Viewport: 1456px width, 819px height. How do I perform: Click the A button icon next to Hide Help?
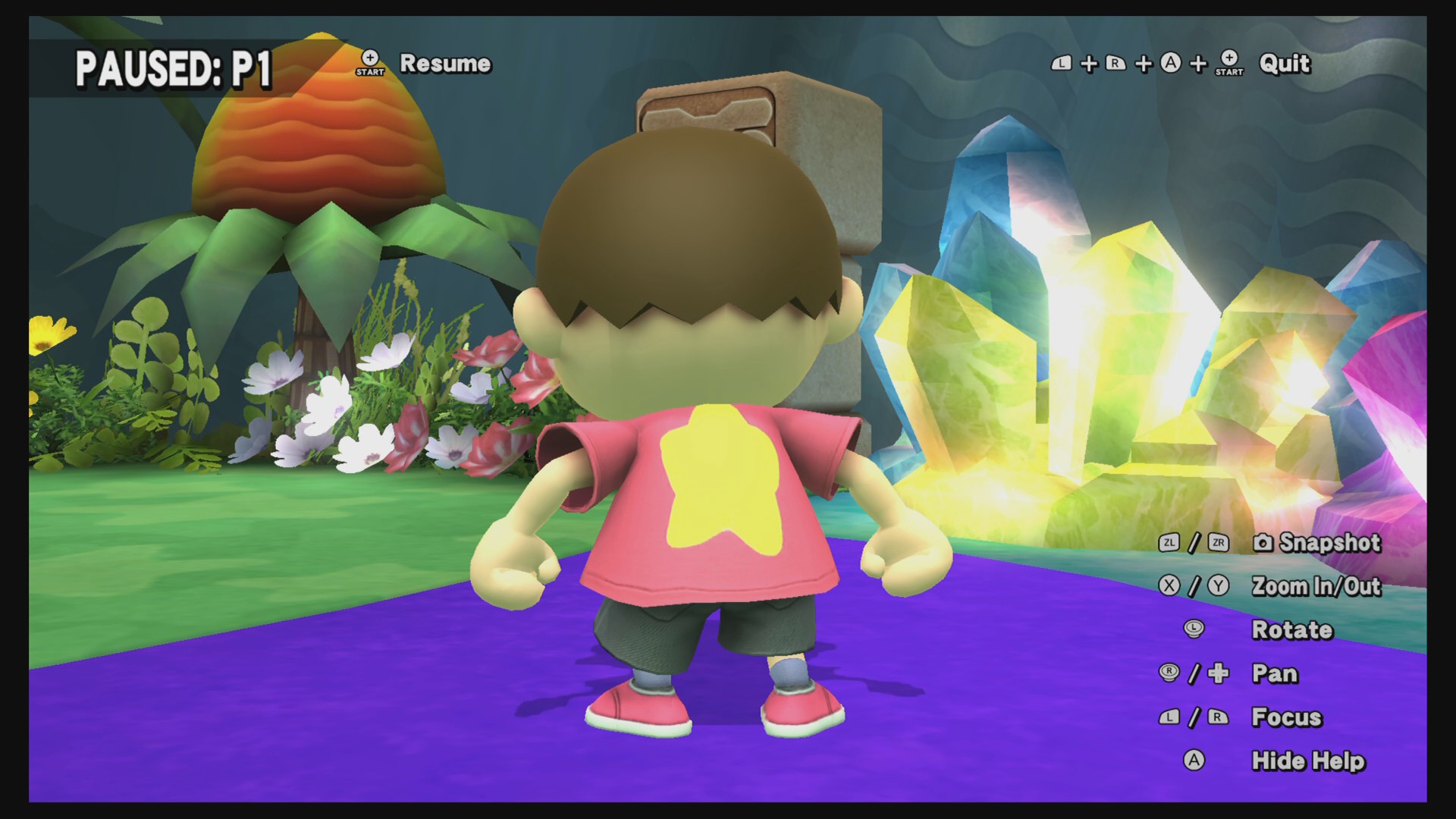click(1196, 760)
